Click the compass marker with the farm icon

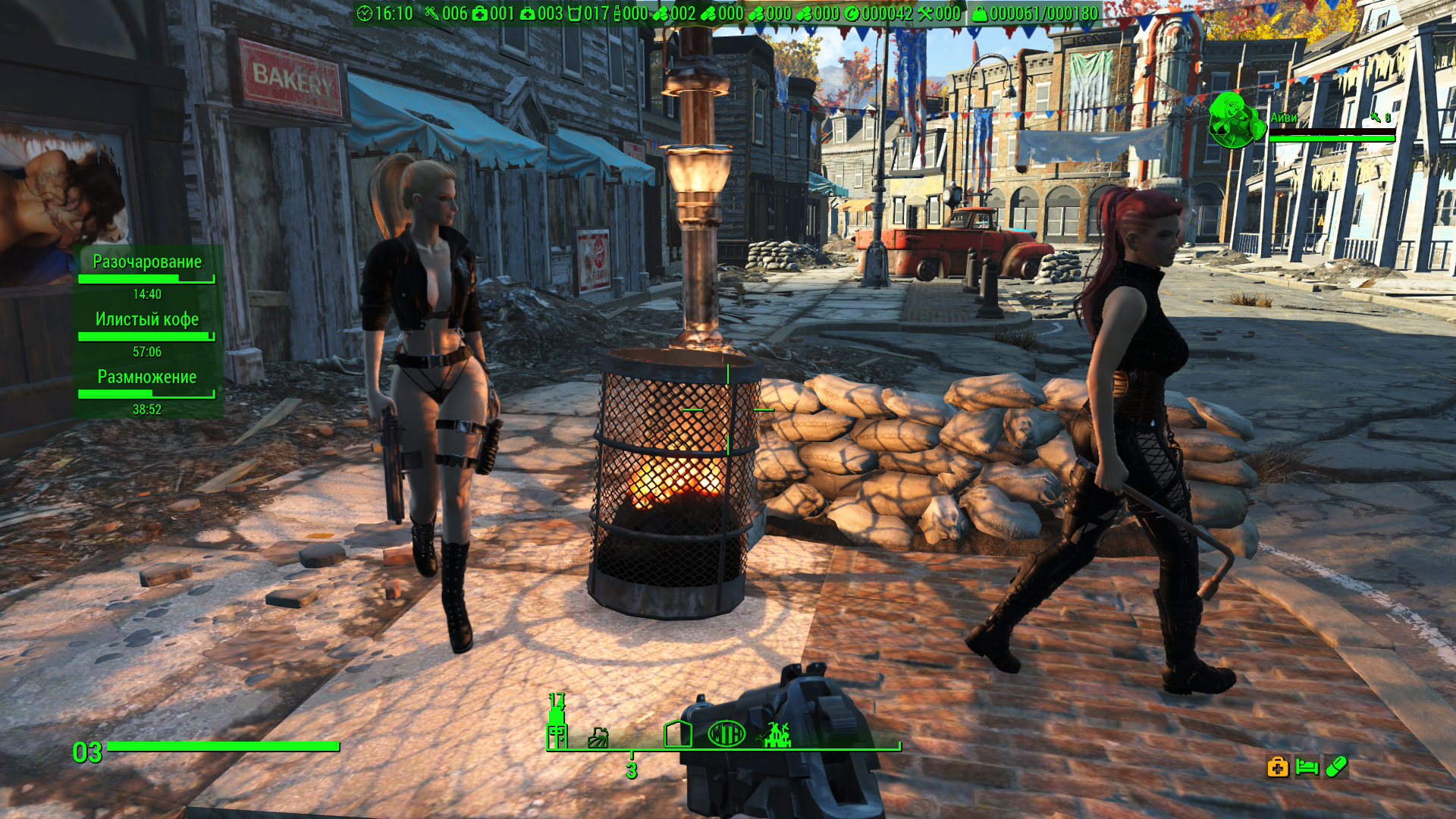tap(598, 737)
